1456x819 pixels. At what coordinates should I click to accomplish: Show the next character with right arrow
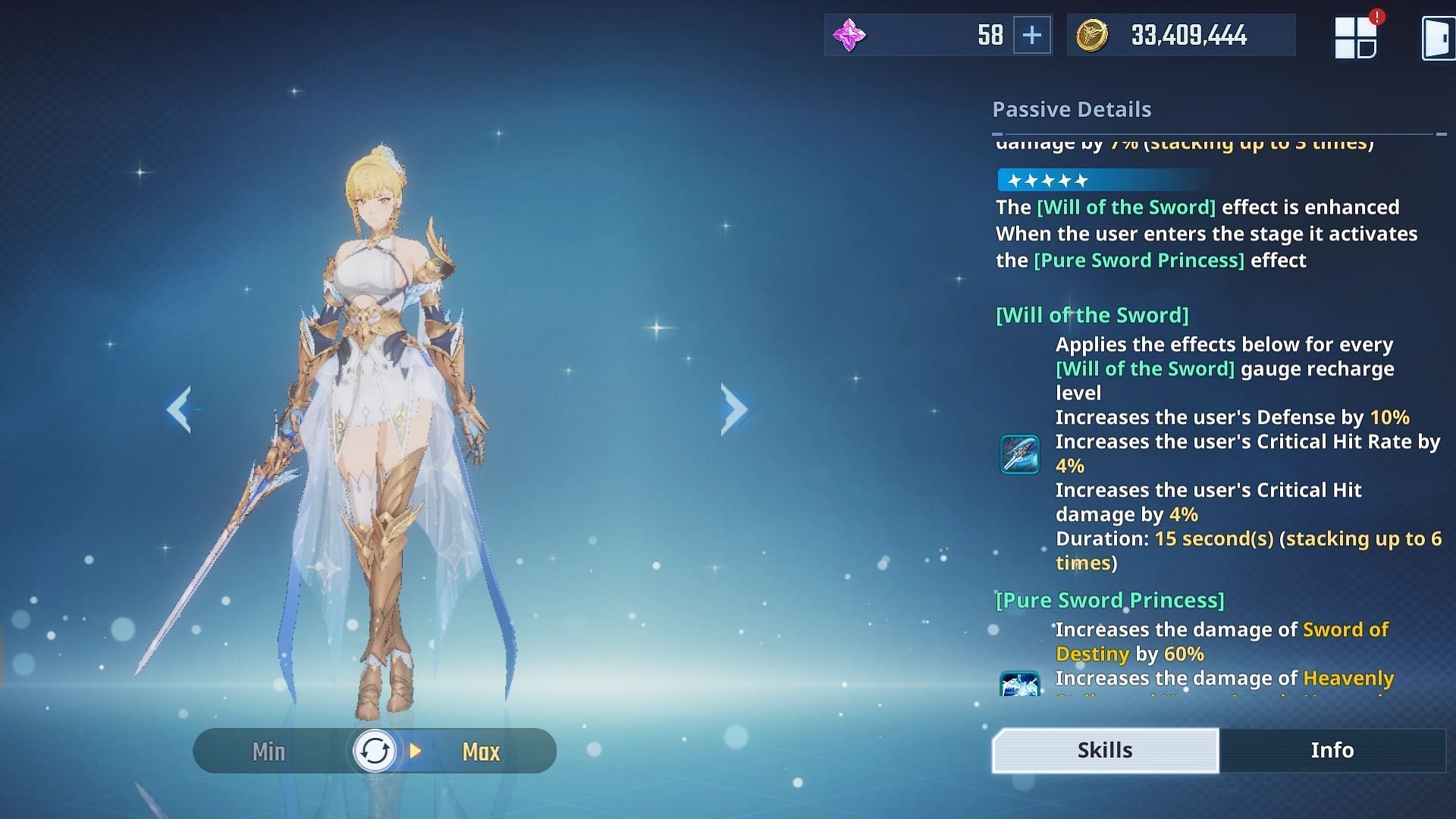tap(734, 409)
